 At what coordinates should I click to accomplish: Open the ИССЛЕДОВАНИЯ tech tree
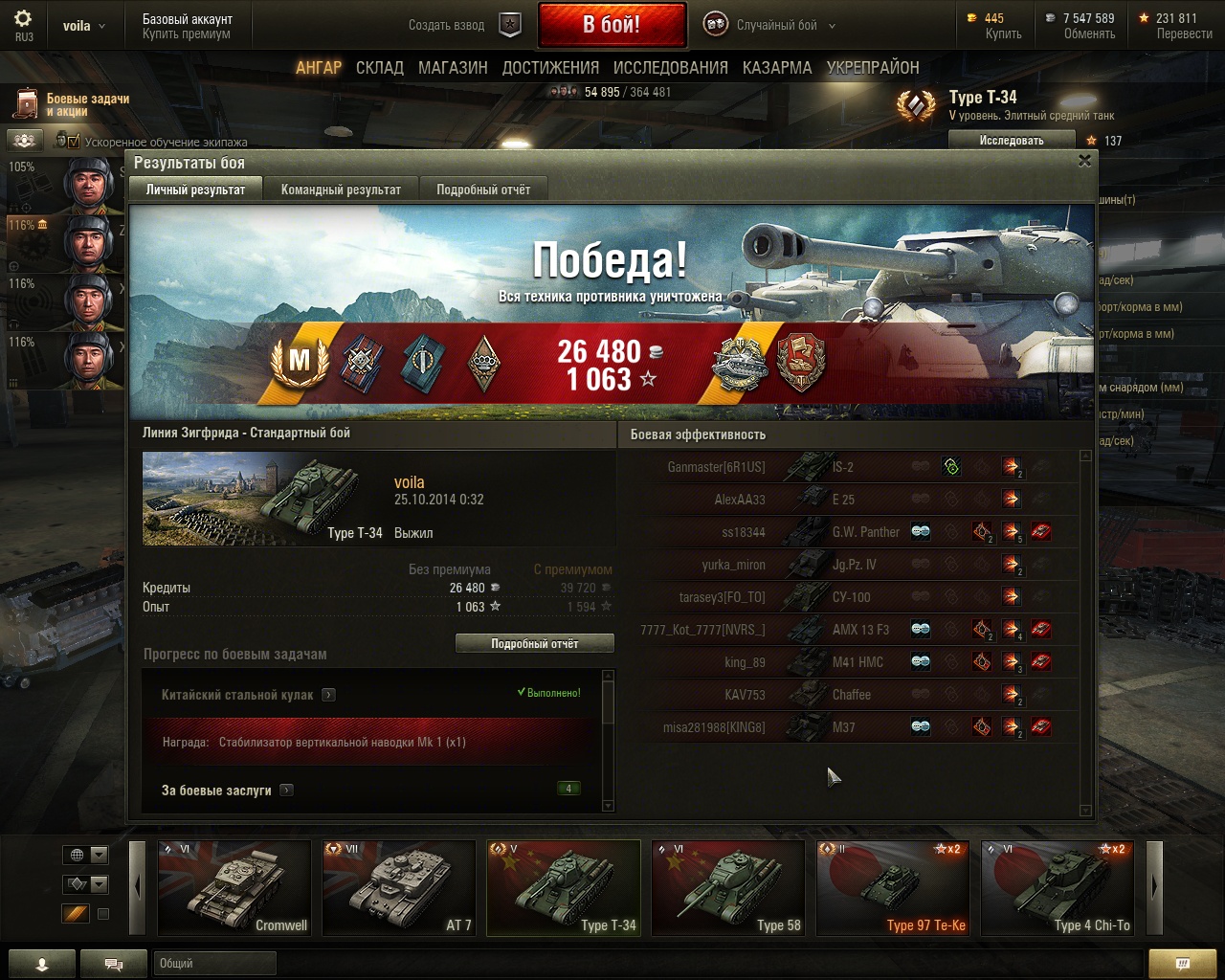tap(670, 68)
